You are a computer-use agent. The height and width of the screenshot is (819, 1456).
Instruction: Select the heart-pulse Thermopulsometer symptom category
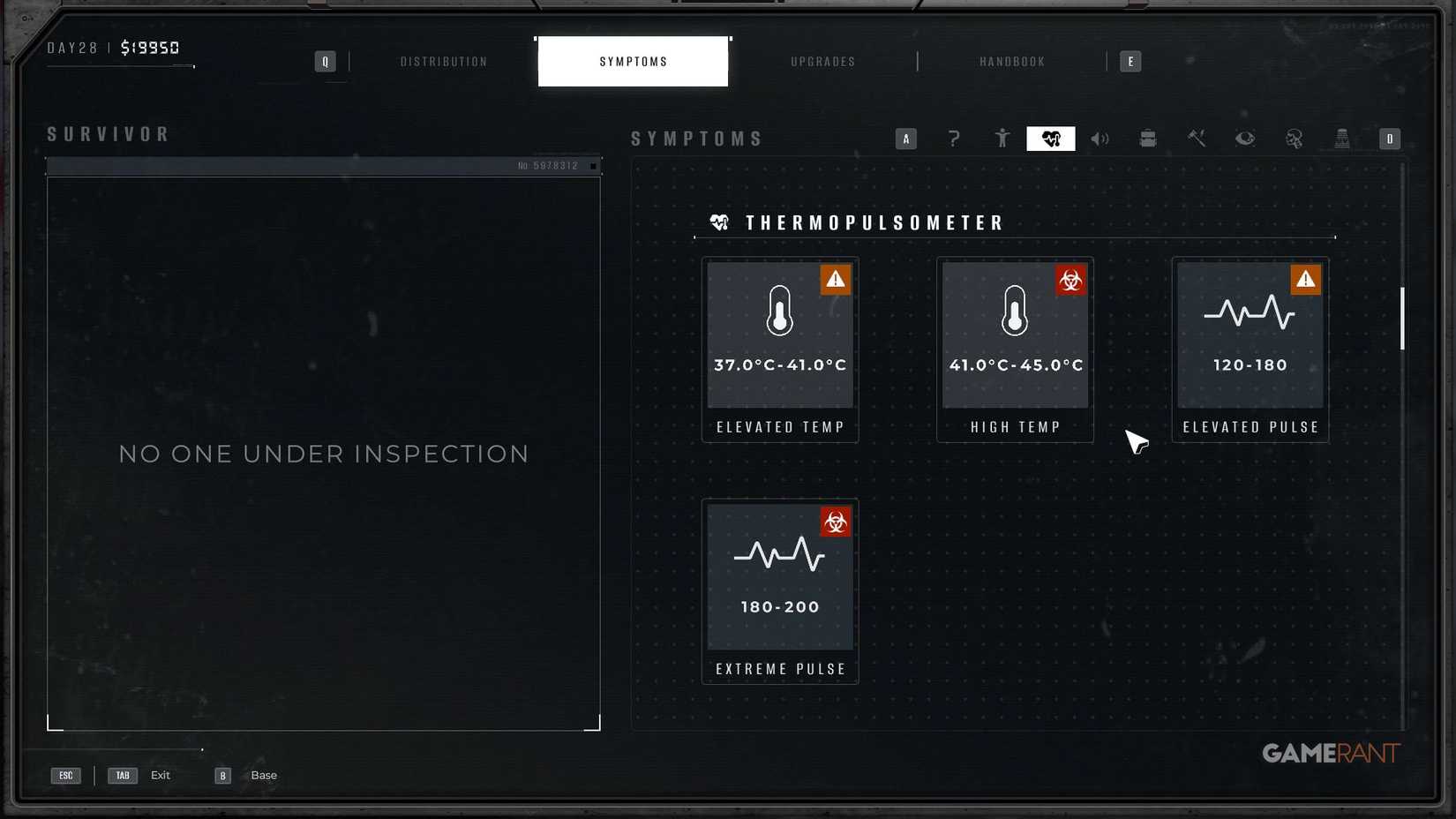click(x=1050, y=139)
